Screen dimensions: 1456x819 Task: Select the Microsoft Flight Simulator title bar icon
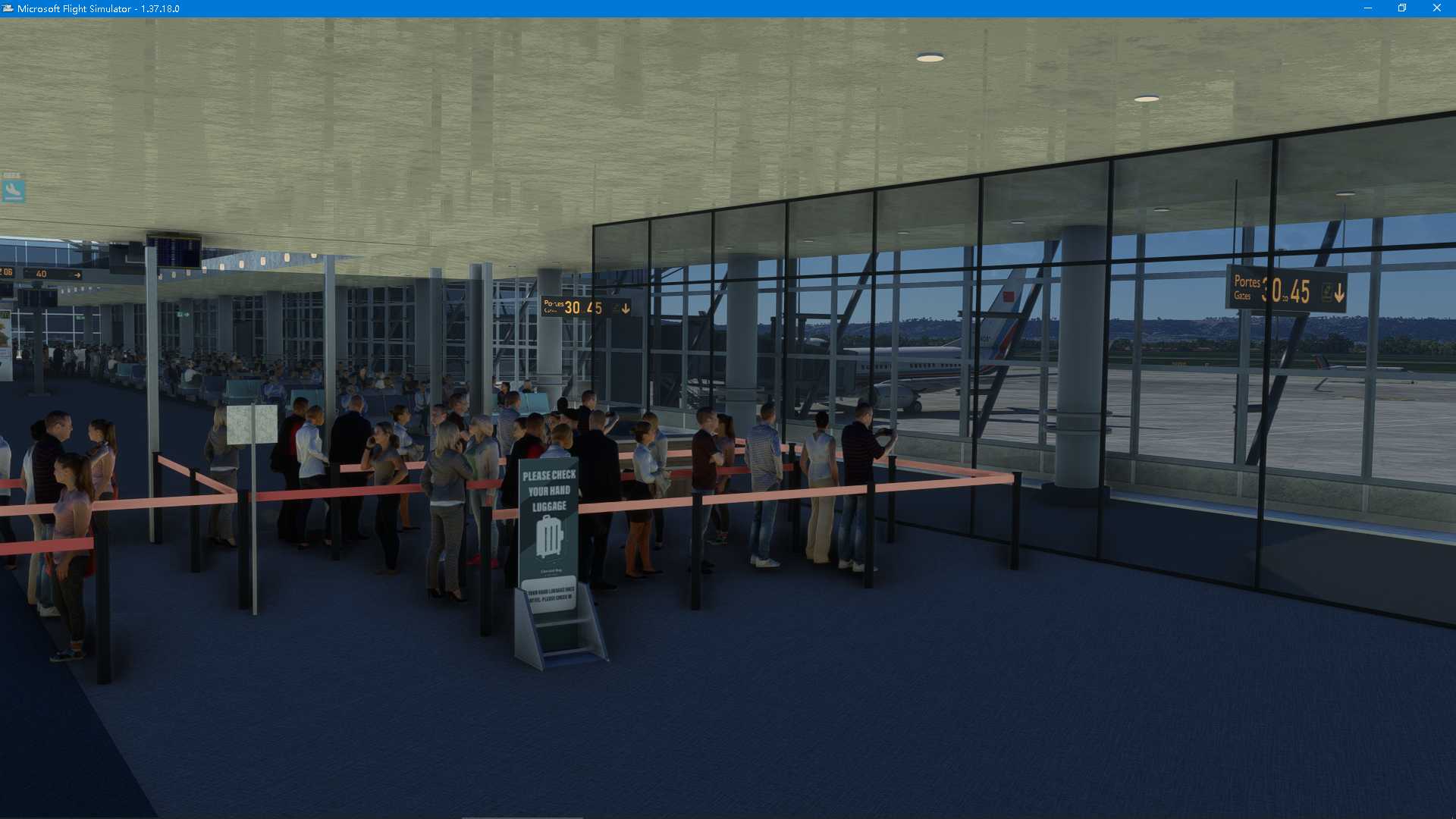coord(8,8)
